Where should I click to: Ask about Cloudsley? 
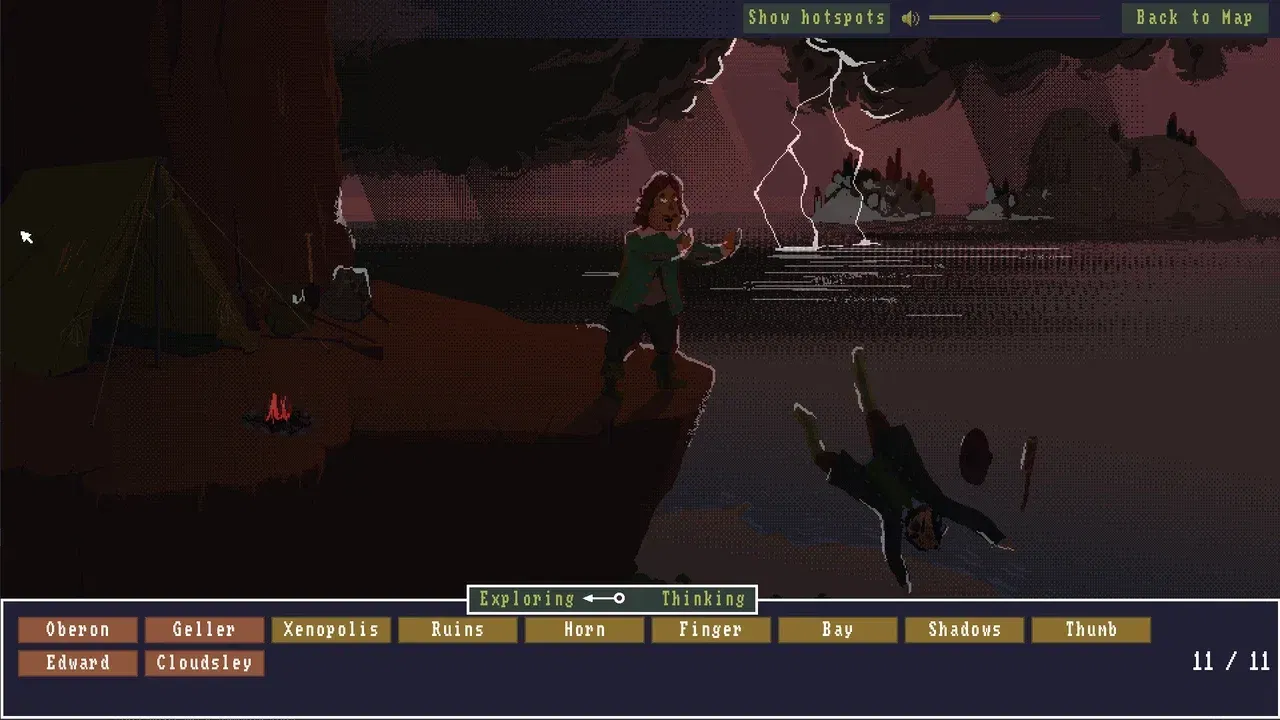tap(204, 663)
